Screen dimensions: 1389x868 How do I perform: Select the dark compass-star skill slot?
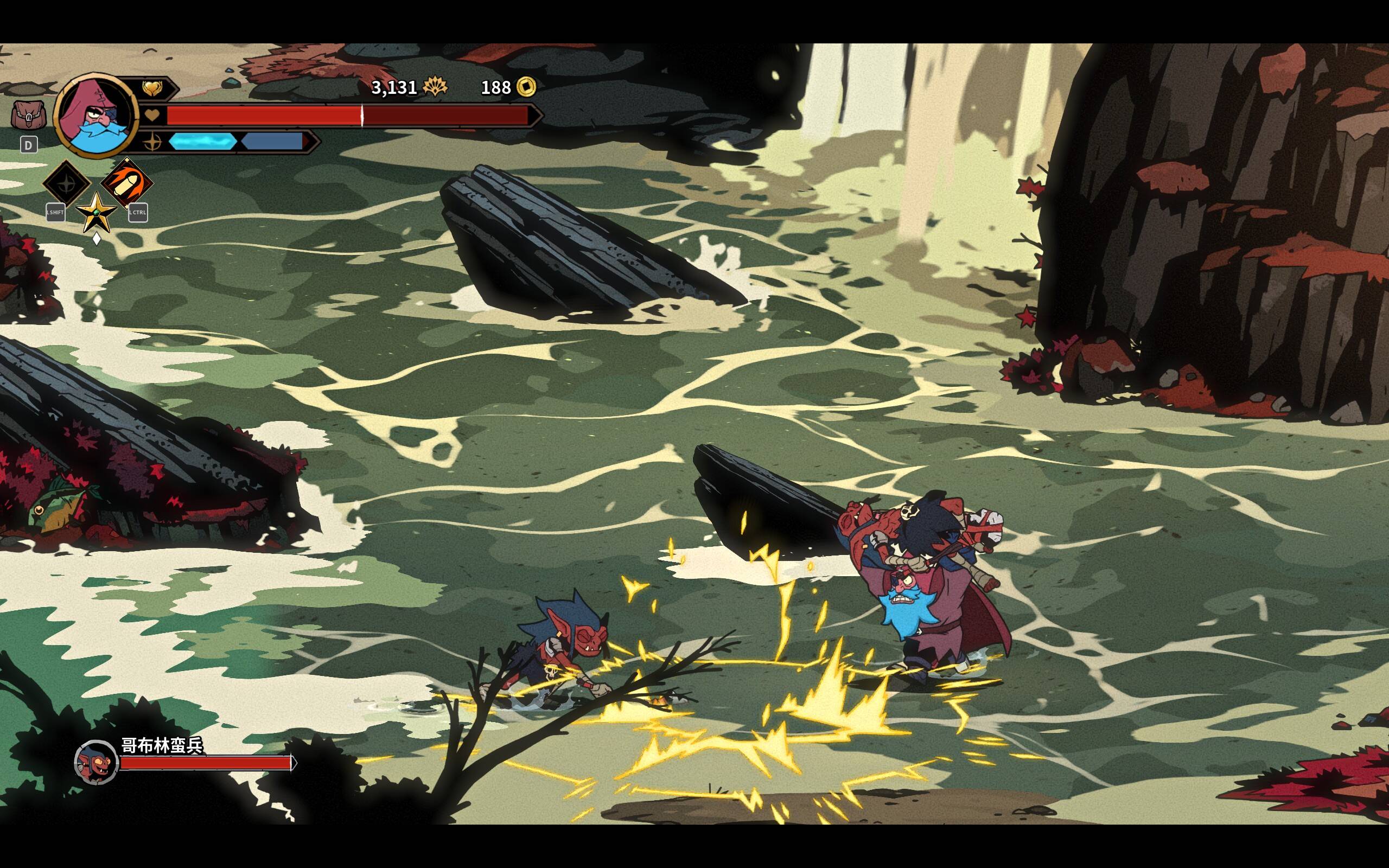pyautogui.click(x=67, y=184)
